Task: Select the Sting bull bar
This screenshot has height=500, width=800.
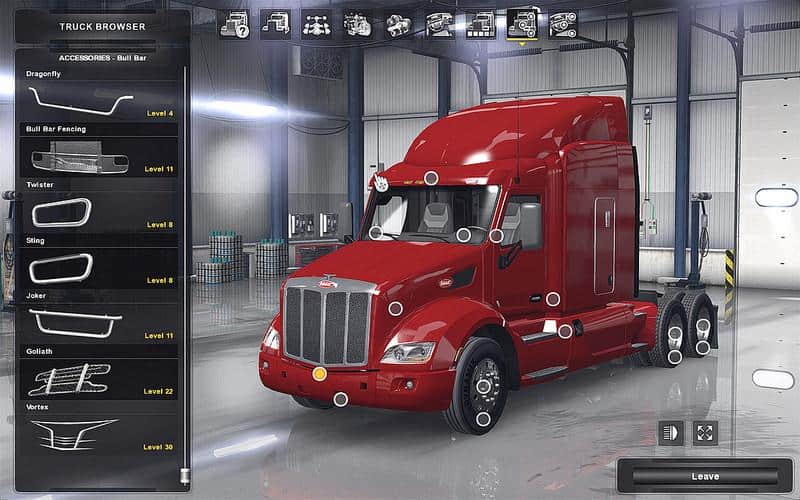Action: point(100,268)
